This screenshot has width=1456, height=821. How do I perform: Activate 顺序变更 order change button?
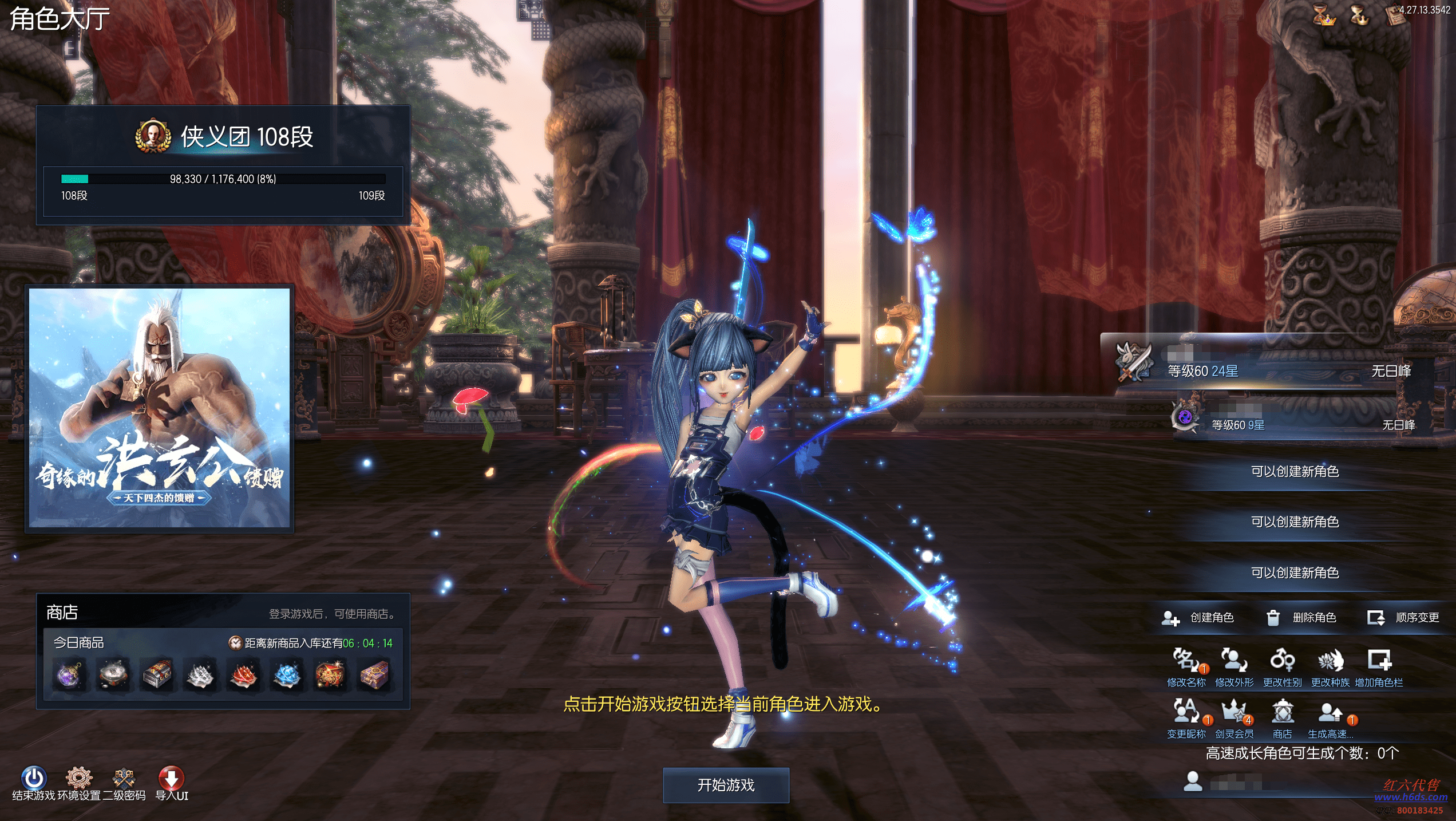tap(1404, 617)
